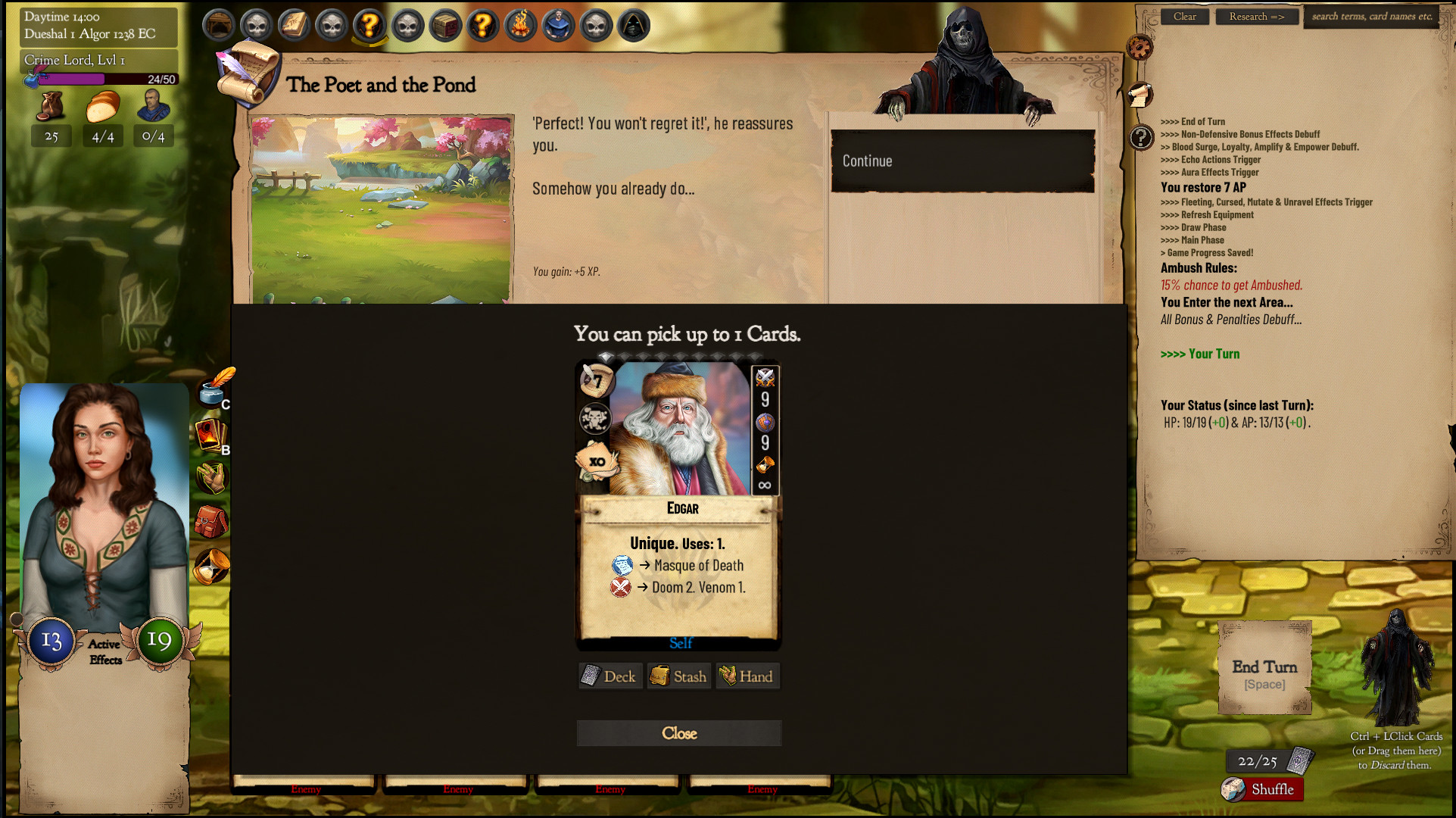Pick the Hand option for the card
Image resolution: width=1456 pixels, height=818 pixels.
(x=747, y=676)
